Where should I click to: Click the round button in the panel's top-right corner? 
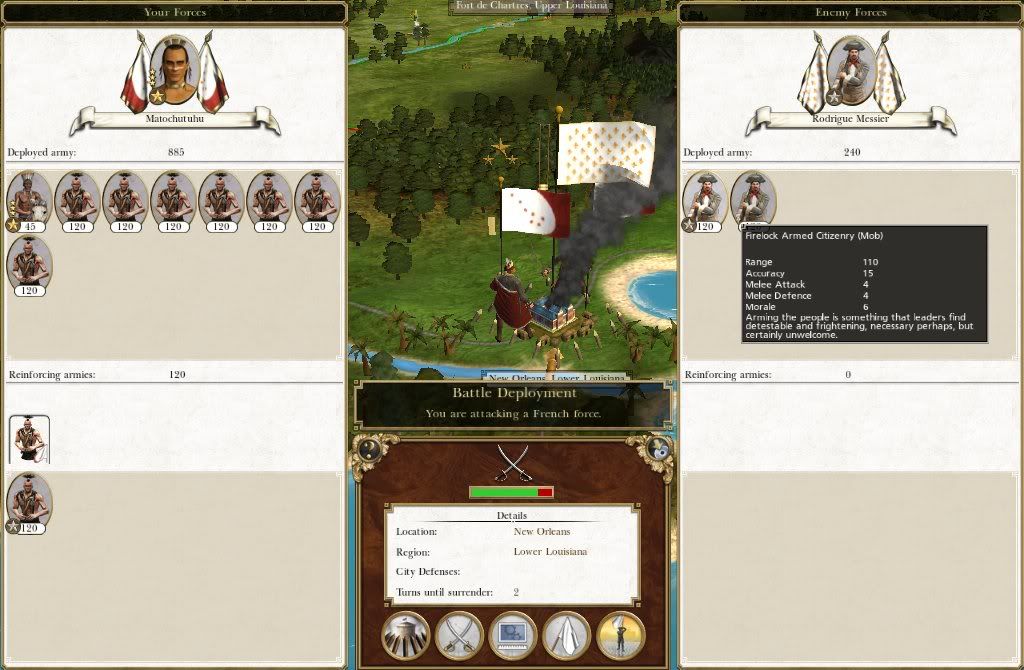pyautogui.click(x=658, y=449)
